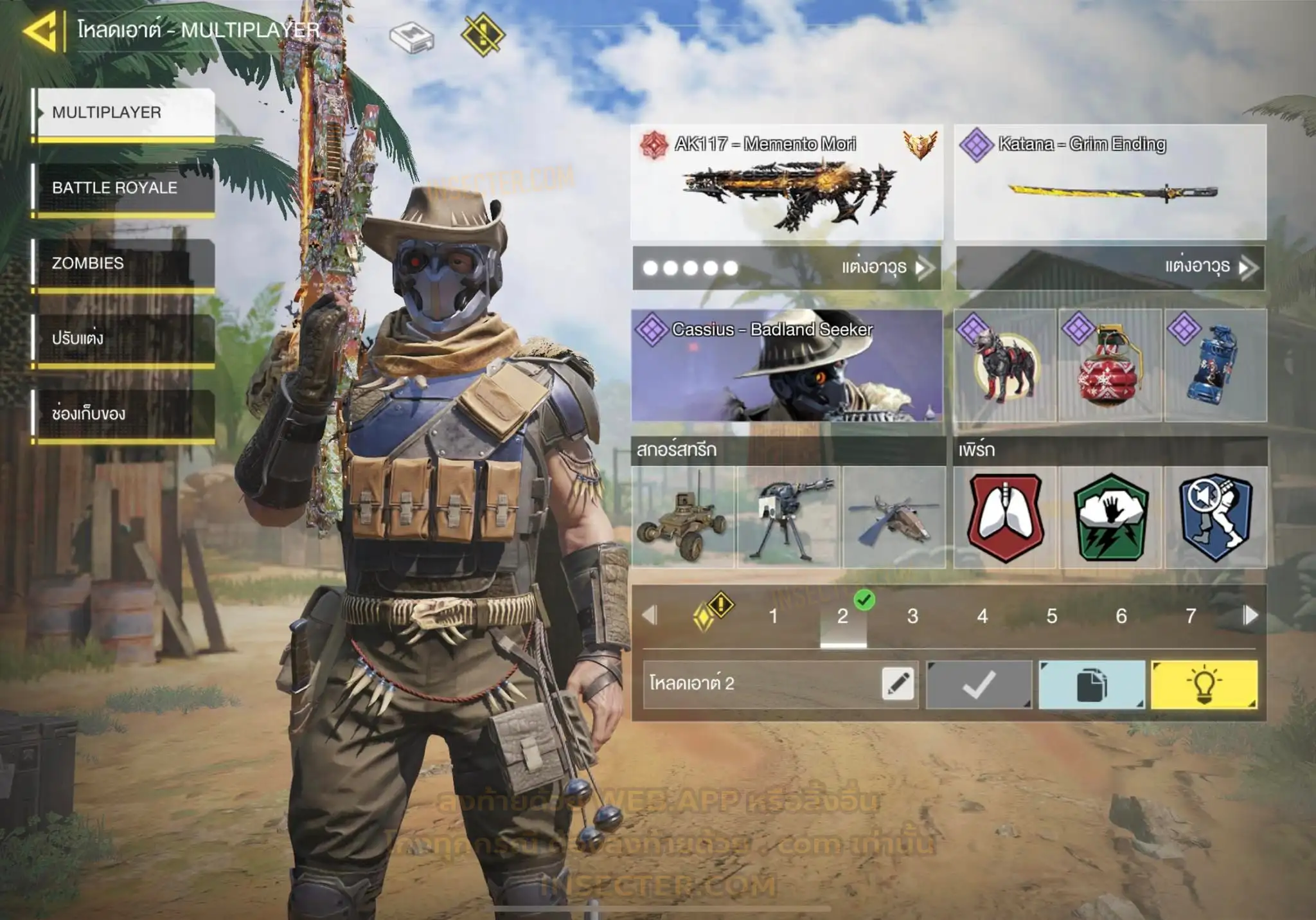Choose the Katana Grim Ending secondary weapon
1316x920 pixels.
tap(1110, 183)
